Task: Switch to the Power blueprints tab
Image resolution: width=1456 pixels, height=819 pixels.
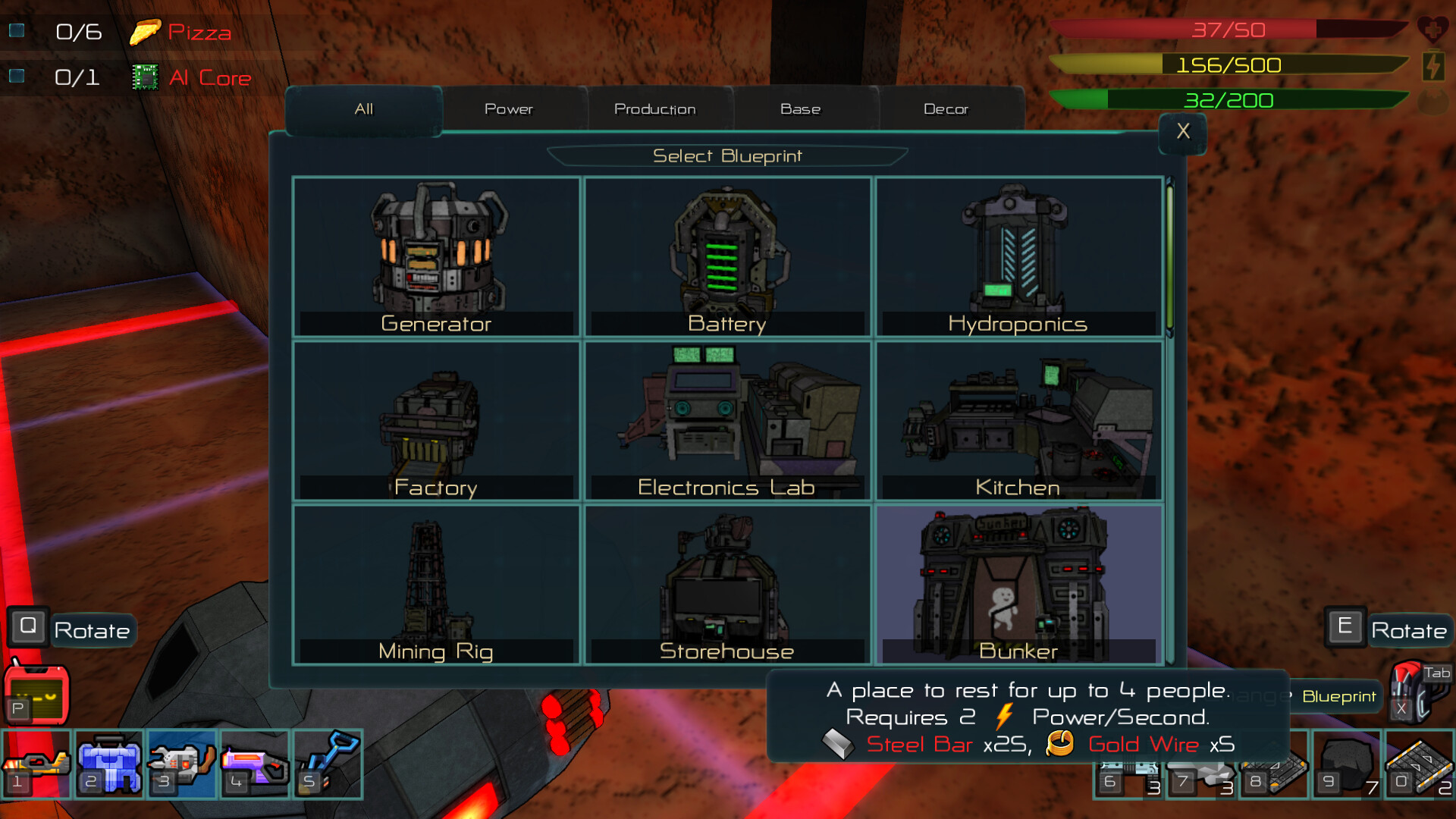Action: pos(509,108)
